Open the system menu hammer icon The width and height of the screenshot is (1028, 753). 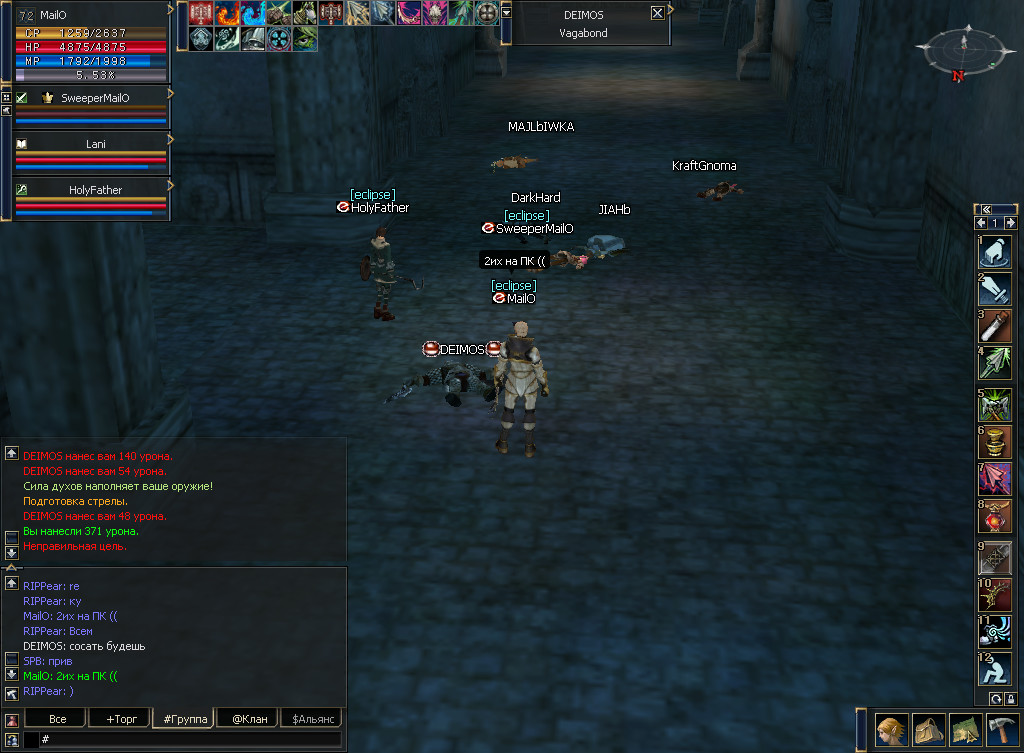[1001, 730]
